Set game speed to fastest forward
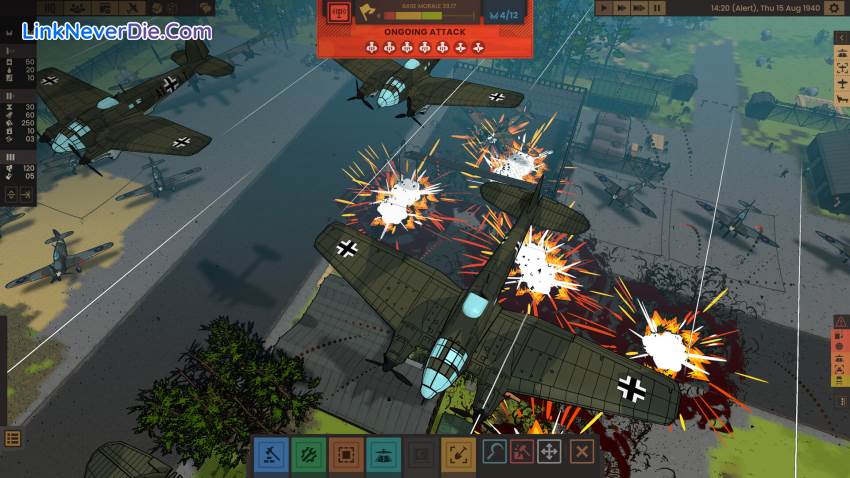Image resolution: width=850 pixels, height=478 pixels. point(639,8)
